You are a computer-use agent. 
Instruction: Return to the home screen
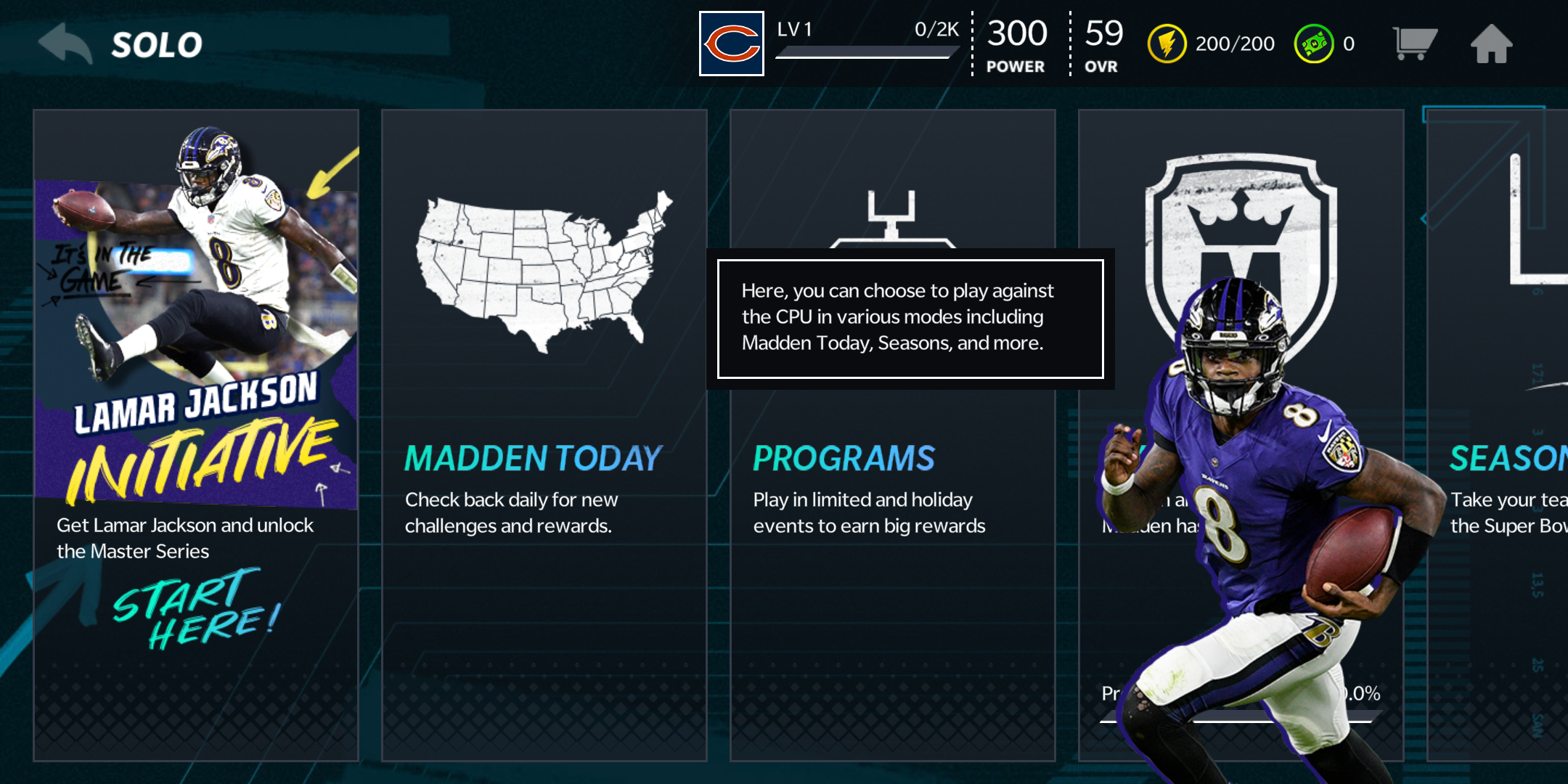pos(1491,44)
